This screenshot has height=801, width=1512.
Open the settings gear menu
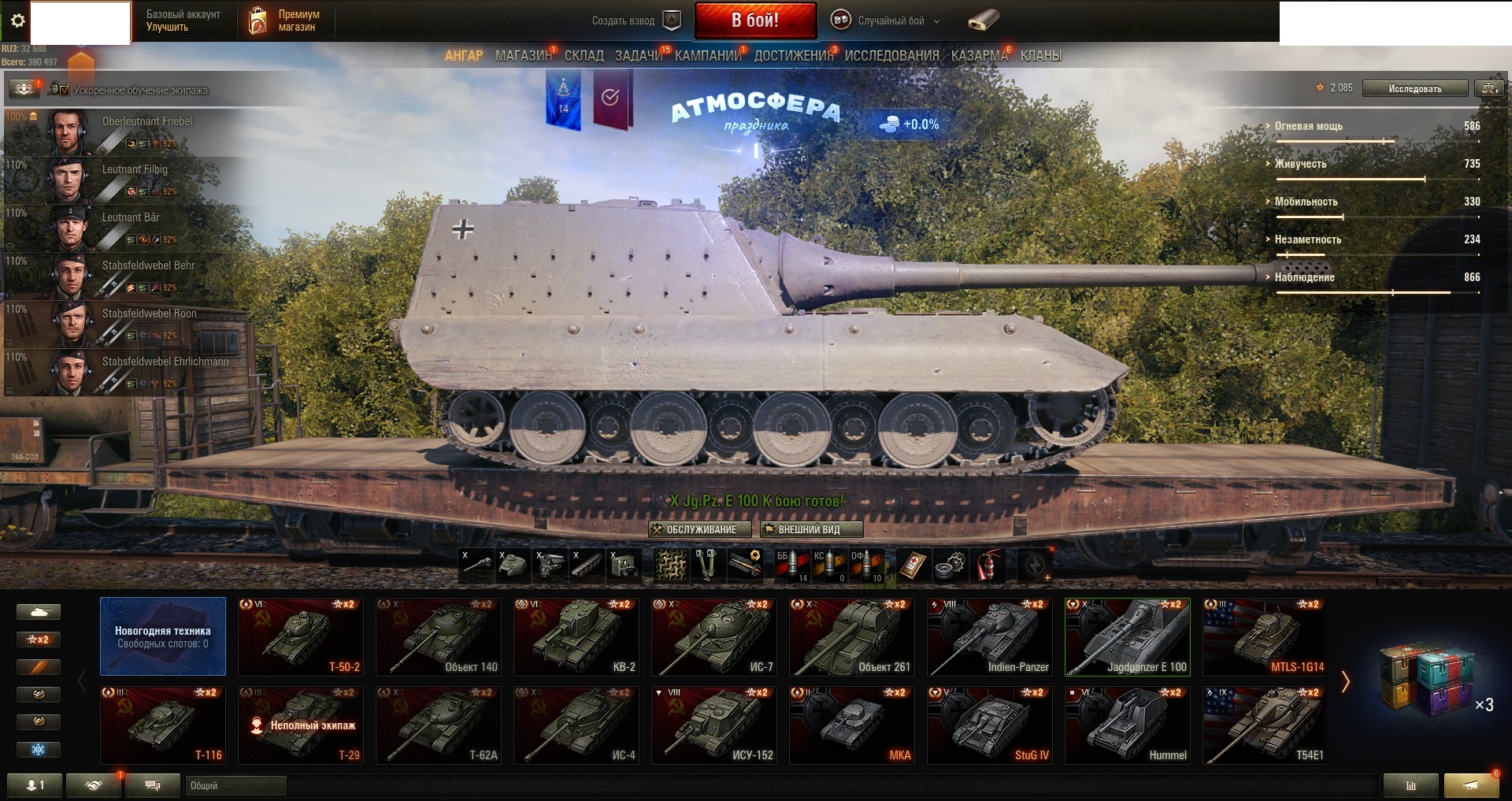[18, 21]
